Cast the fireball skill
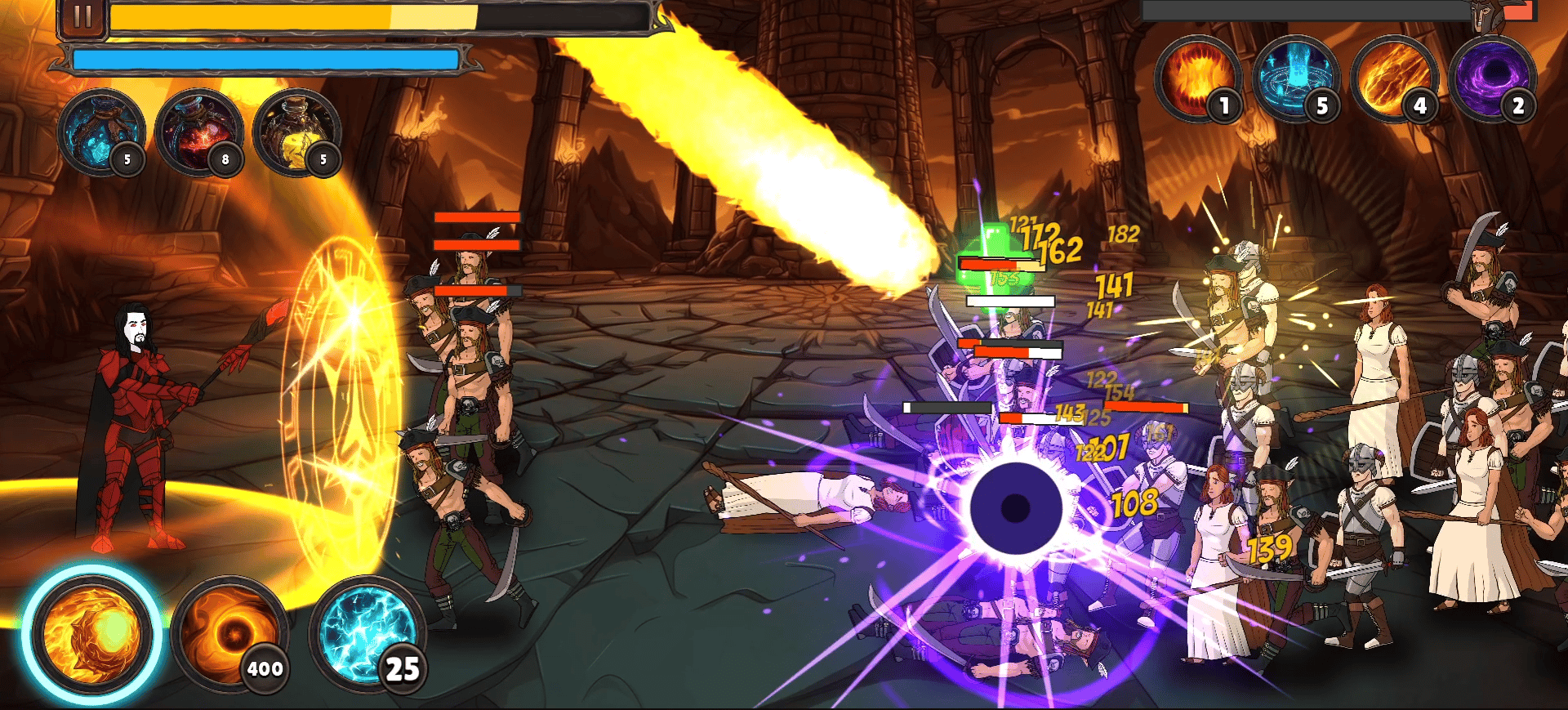 tap(91, 634)
